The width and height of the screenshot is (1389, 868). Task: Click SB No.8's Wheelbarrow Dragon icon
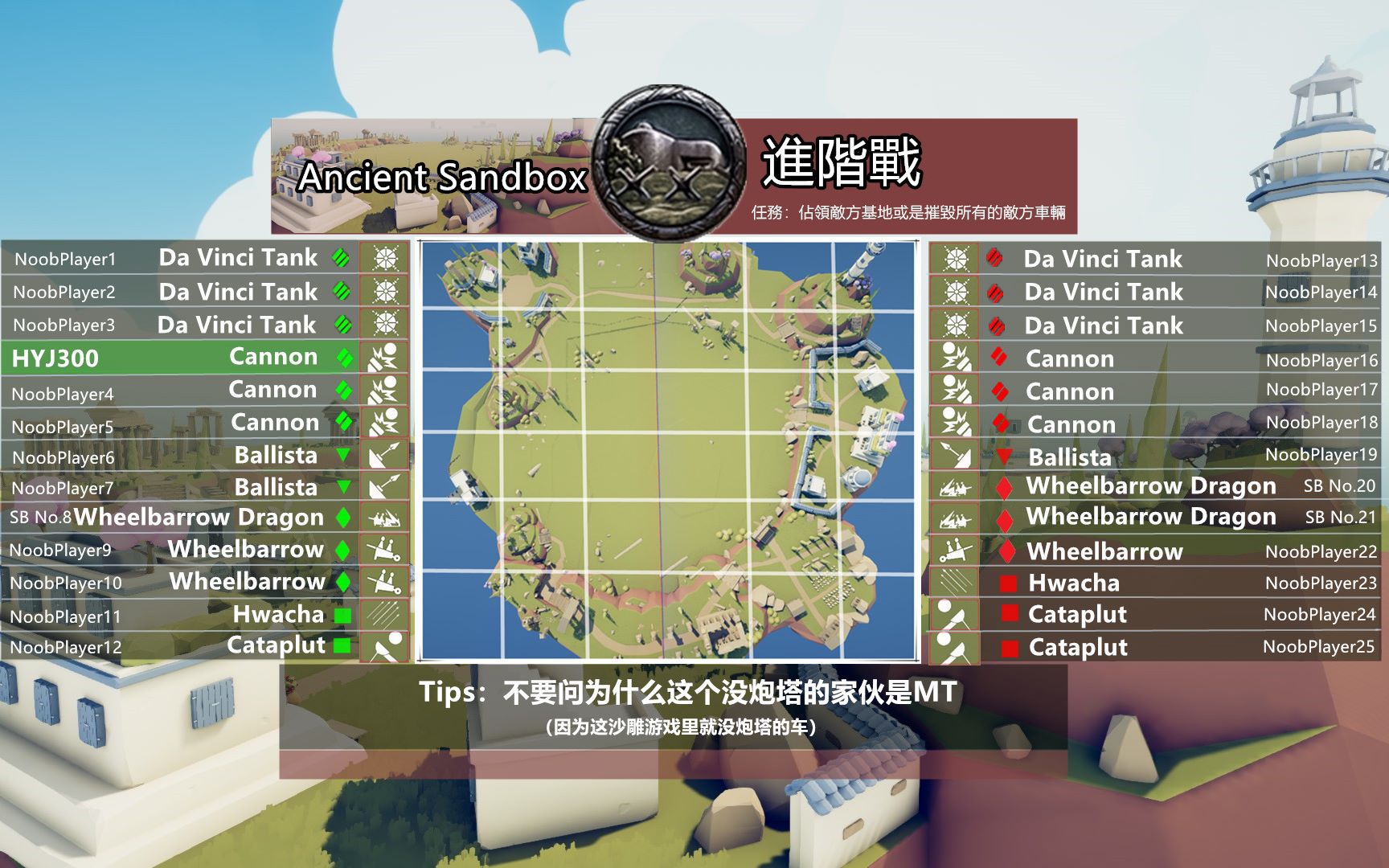[x=384, y=518]
